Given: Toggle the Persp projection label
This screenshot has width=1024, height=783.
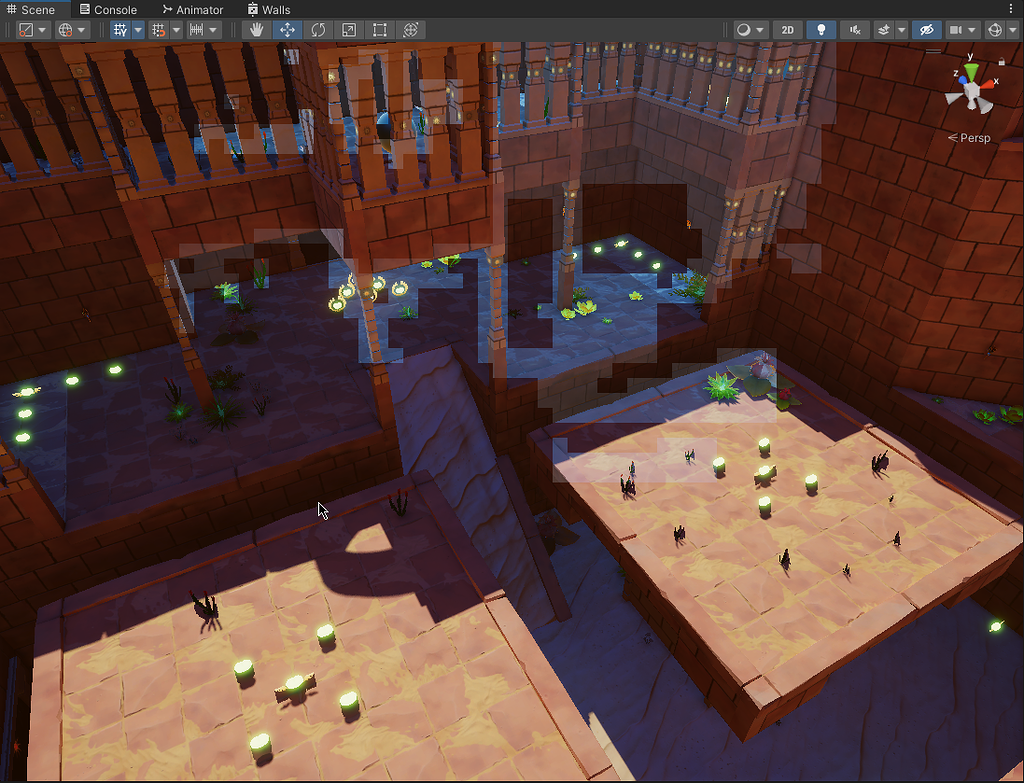Looking at the screenshot, I should click(969, 138).
